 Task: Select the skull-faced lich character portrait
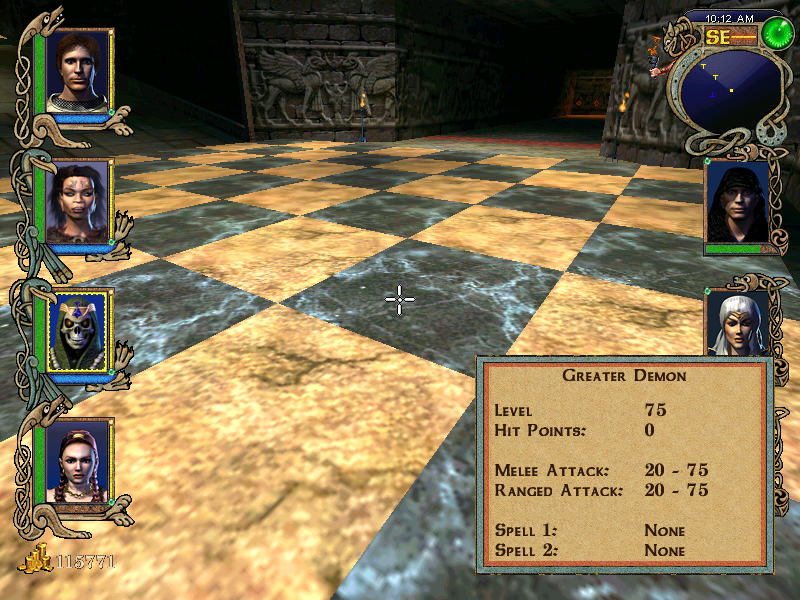(79, 330)
